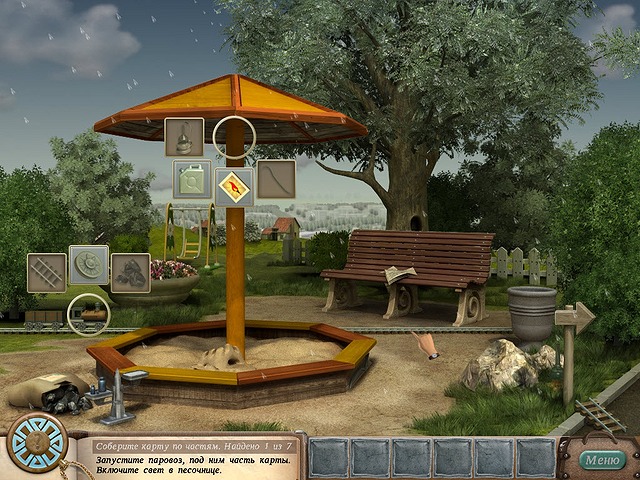640x480 pixels.
Task: Activate the compass hint medallion
Action: point(37,442)
